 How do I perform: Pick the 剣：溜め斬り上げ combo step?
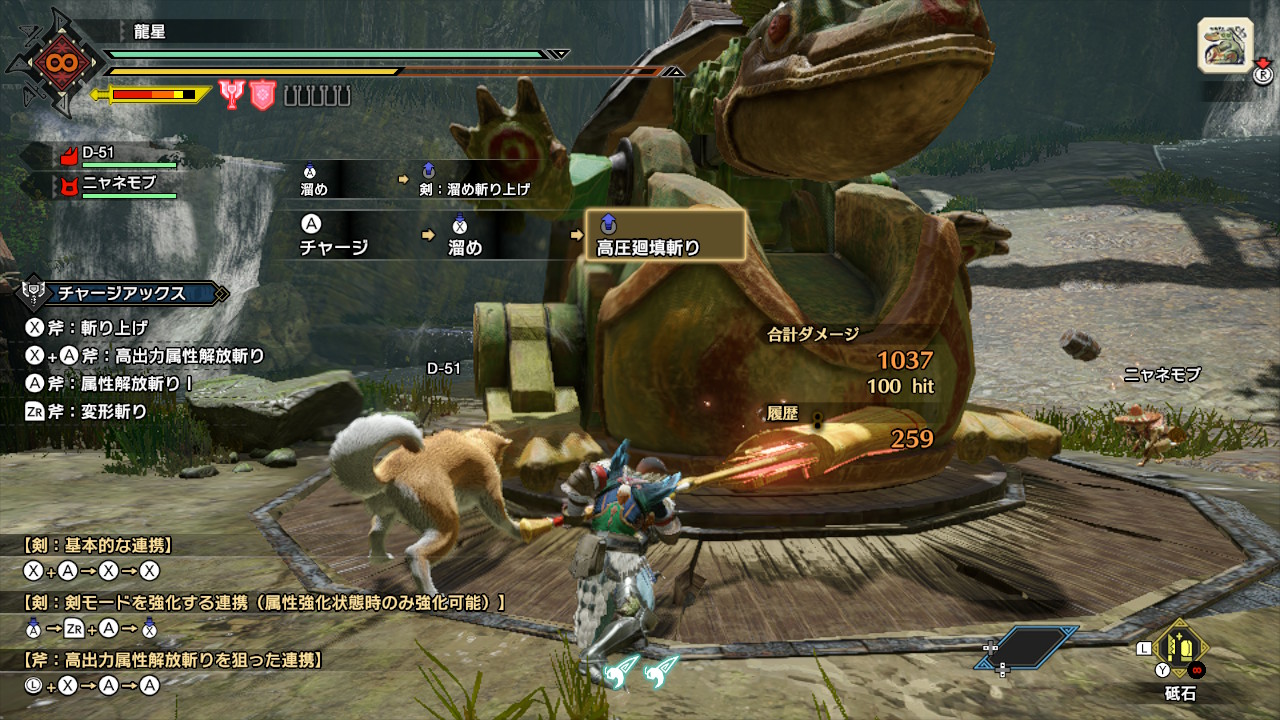[x=477, y=179]
